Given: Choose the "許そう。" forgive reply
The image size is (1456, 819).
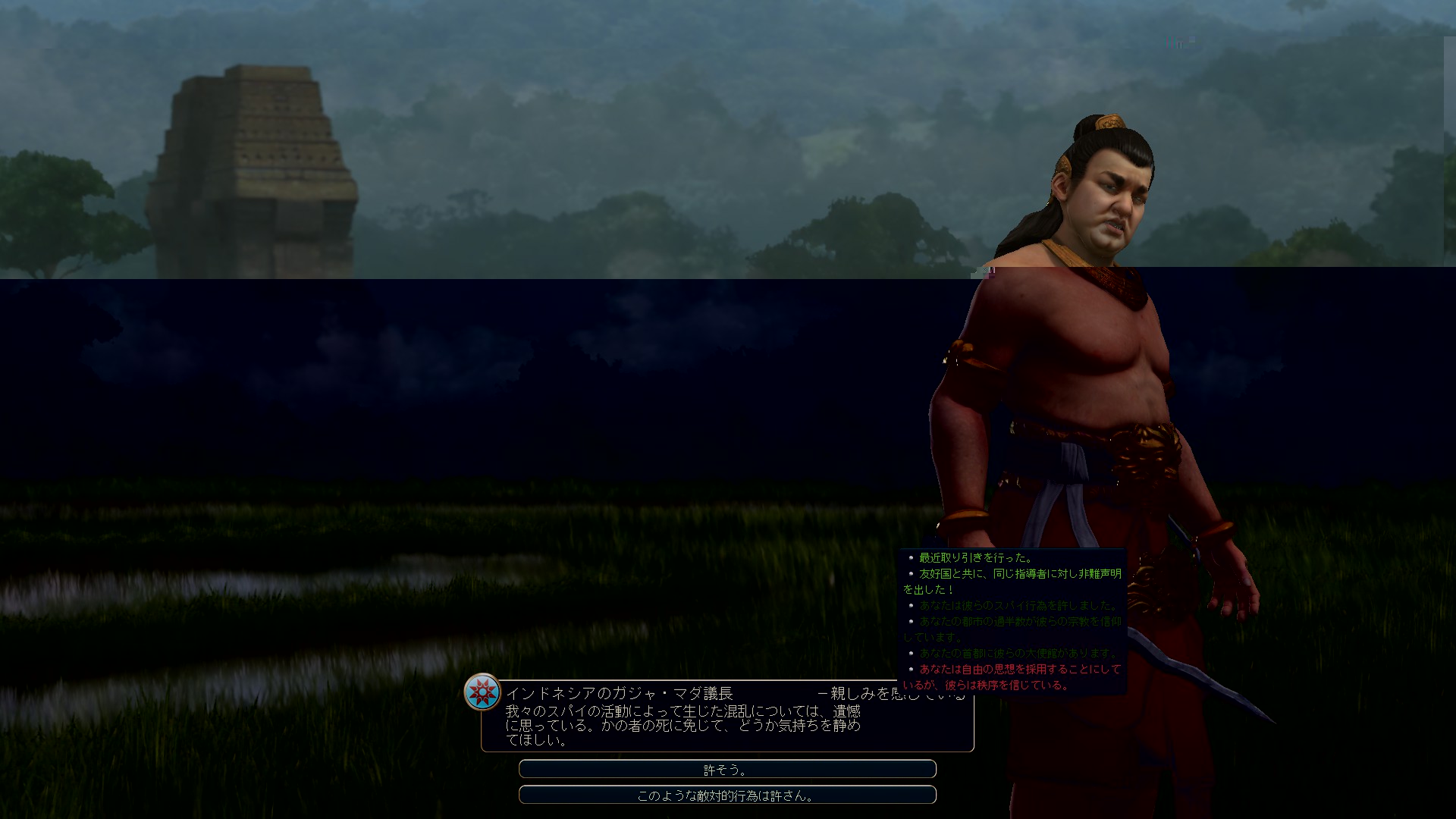Looking at the screenshot, I should point(726,769).
